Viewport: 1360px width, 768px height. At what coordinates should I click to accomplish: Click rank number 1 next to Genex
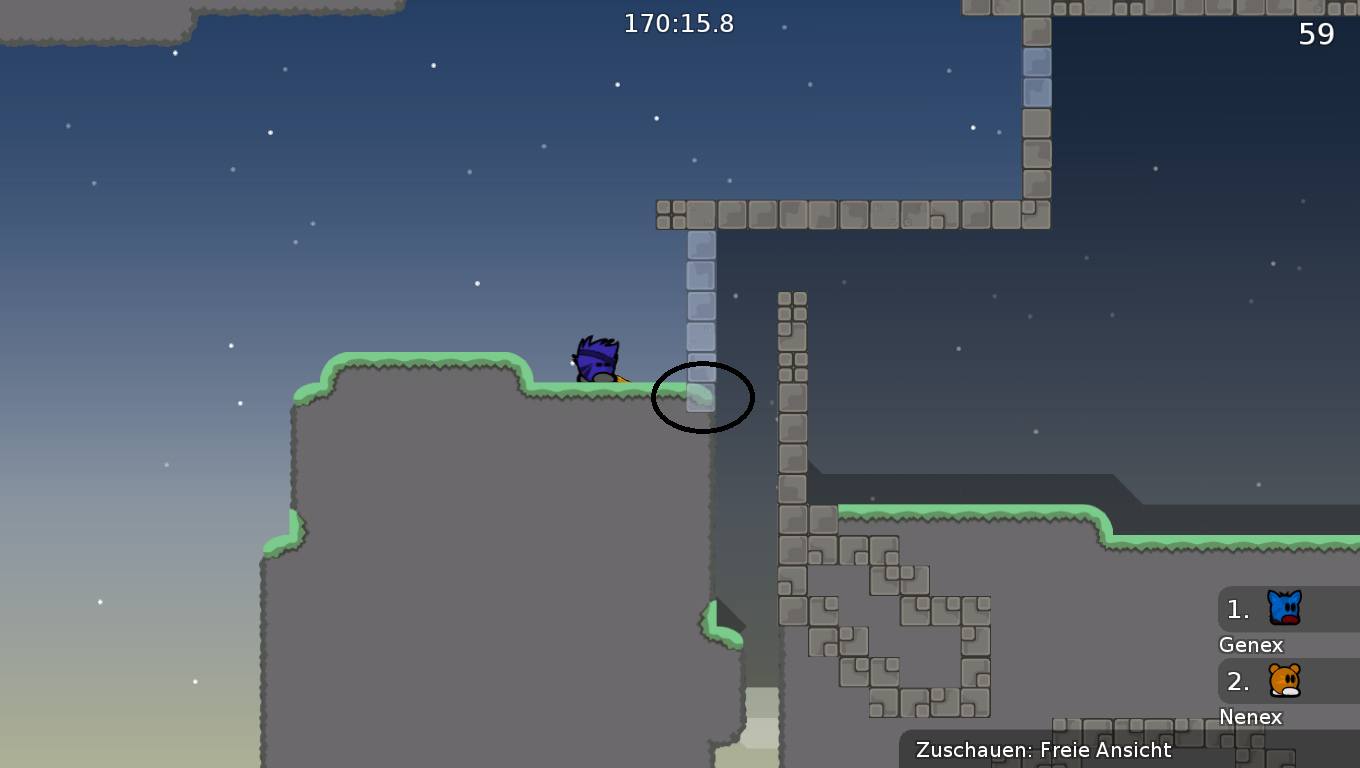(1237, 608)
